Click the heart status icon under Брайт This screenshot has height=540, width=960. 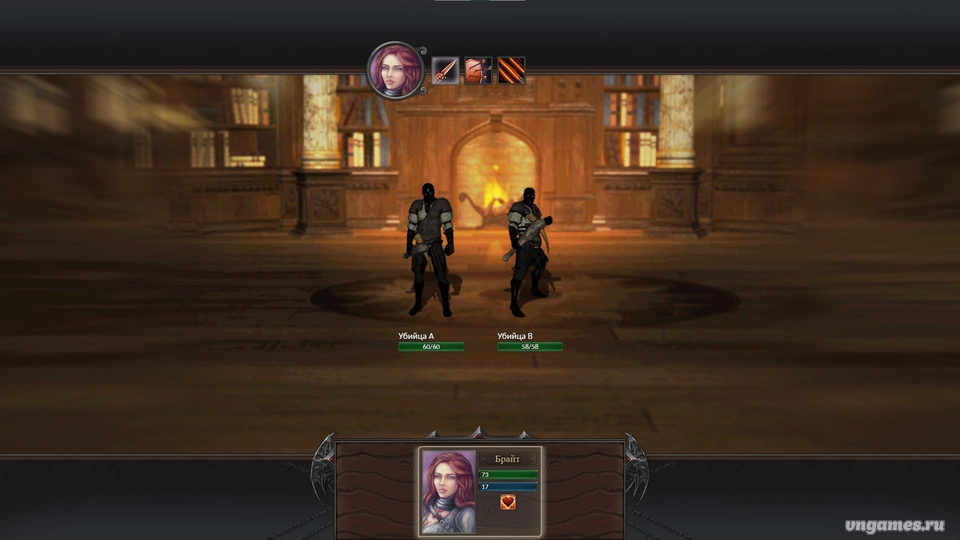508,502
